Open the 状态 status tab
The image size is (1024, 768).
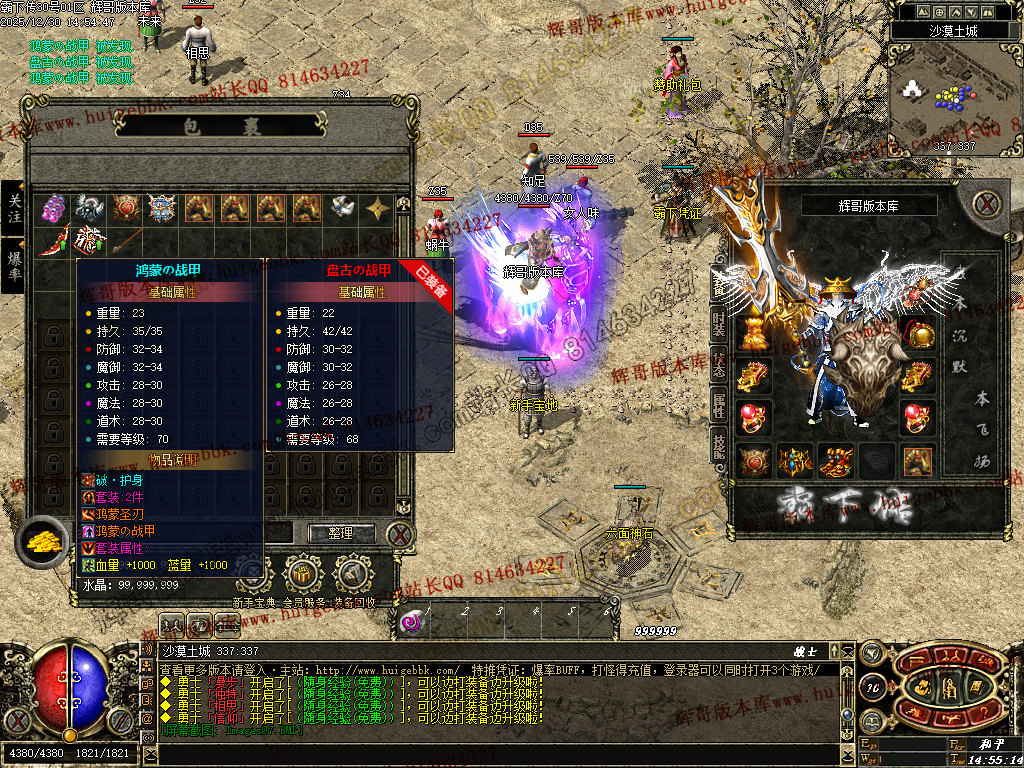(719, 365)
